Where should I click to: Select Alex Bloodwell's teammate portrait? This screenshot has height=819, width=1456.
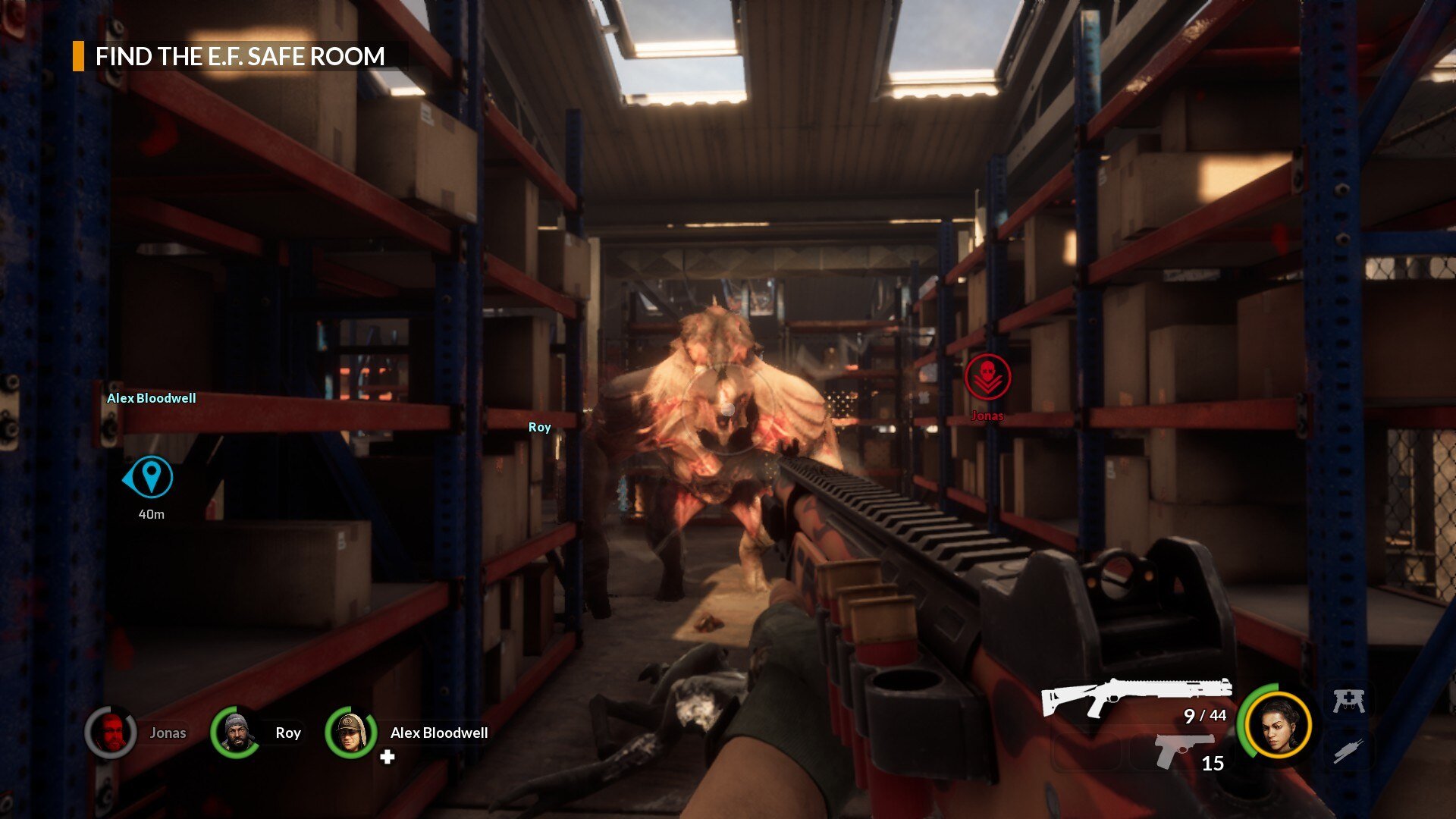pos(350,733)
